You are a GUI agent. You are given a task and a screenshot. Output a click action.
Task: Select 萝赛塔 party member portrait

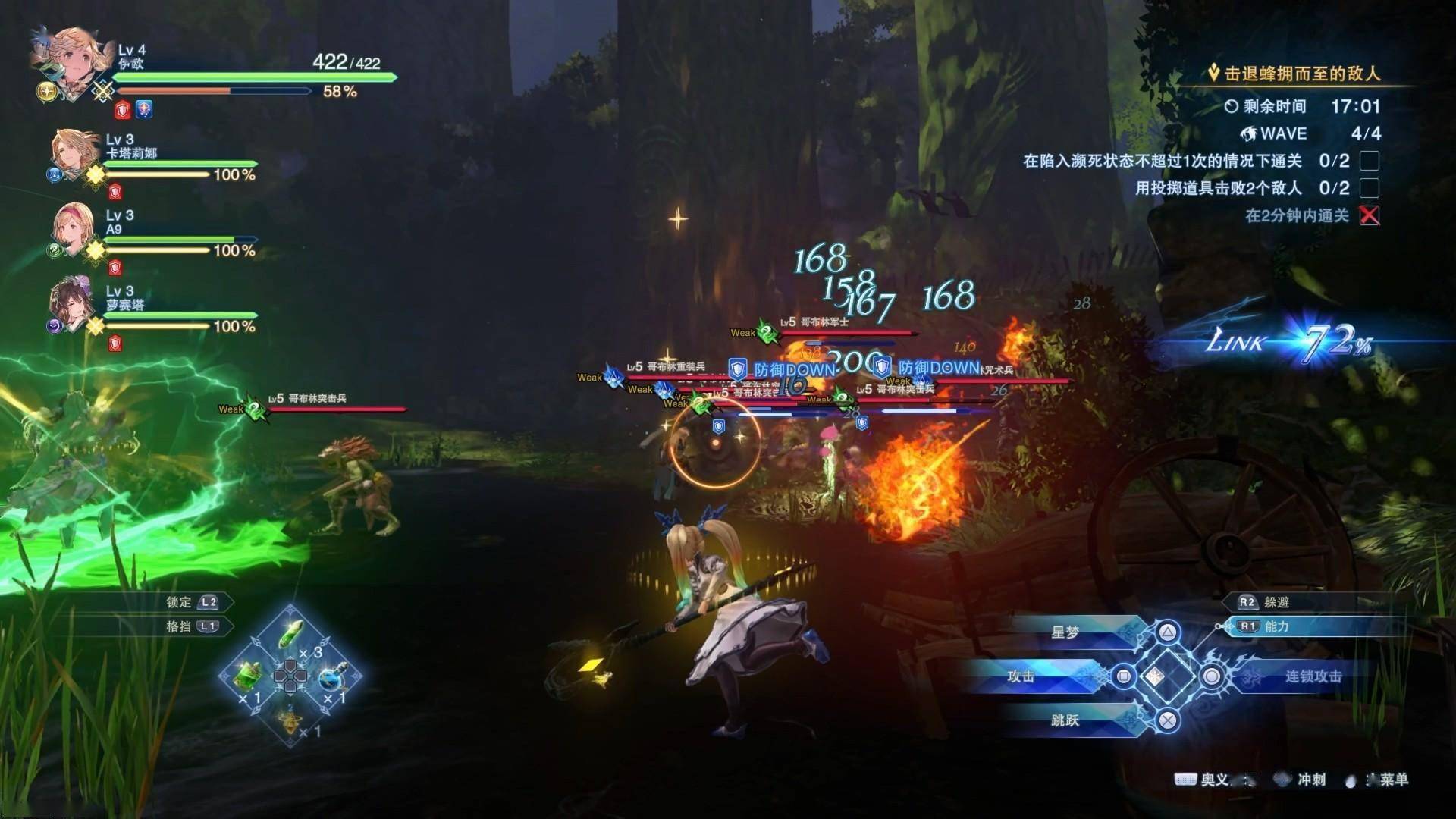pos(74,305)
